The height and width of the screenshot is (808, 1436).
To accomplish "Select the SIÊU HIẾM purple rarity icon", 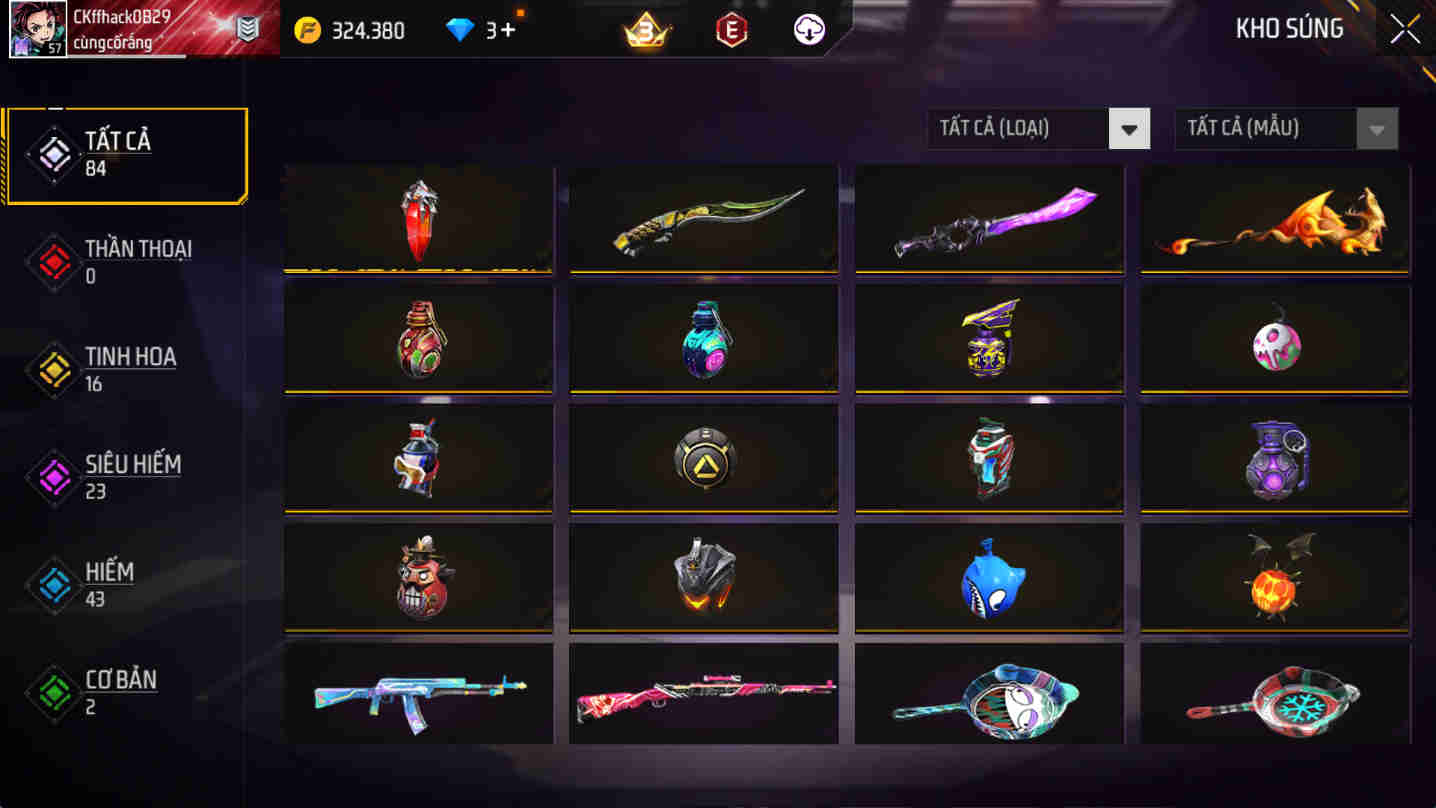I will (x=53, y=477).
